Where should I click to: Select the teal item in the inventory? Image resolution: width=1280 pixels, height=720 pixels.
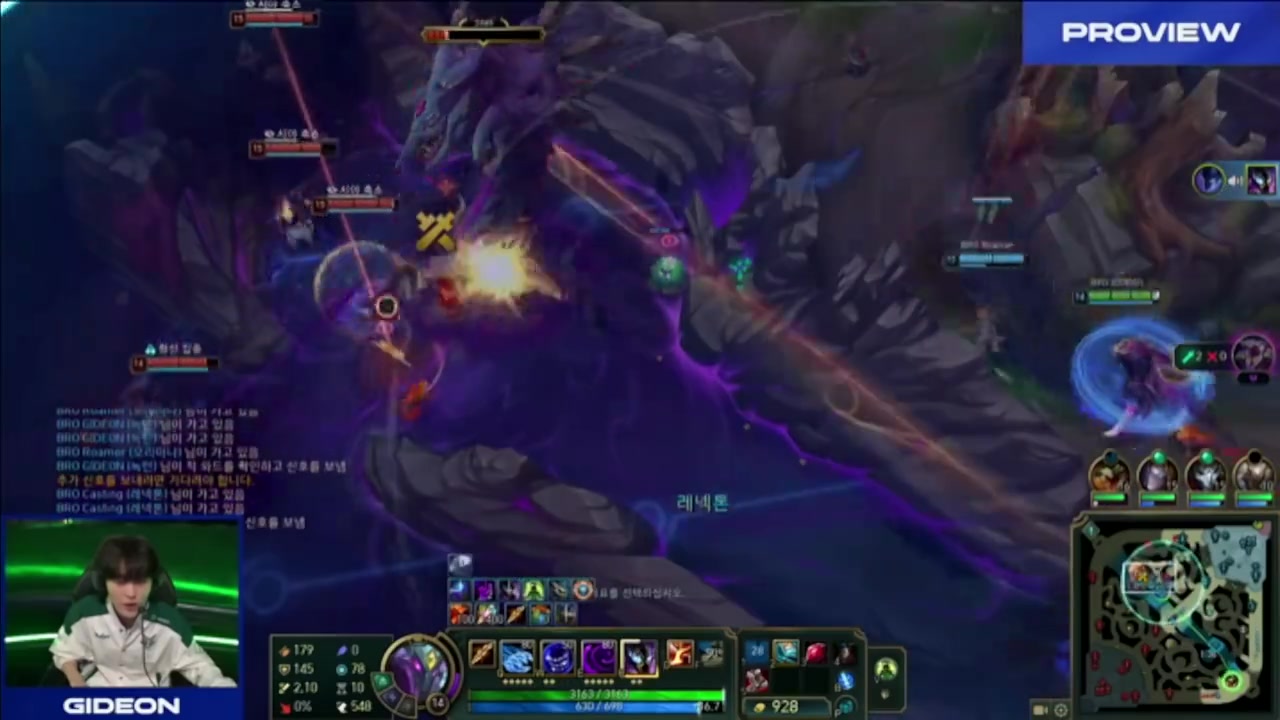tap(786, 654)
